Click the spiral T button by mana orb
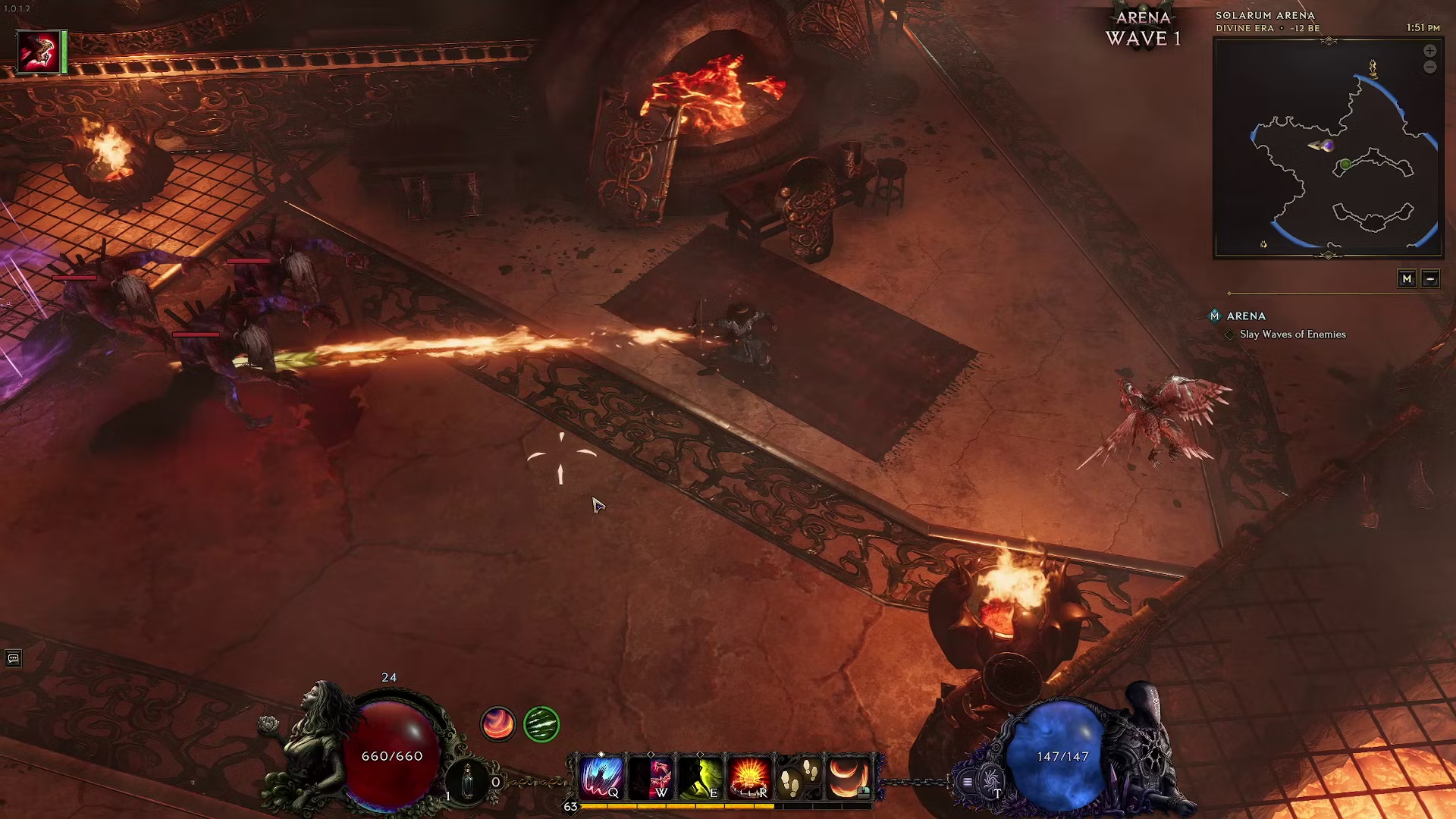Viewport: 1456px width, 819px height. [x=990, y=781]
